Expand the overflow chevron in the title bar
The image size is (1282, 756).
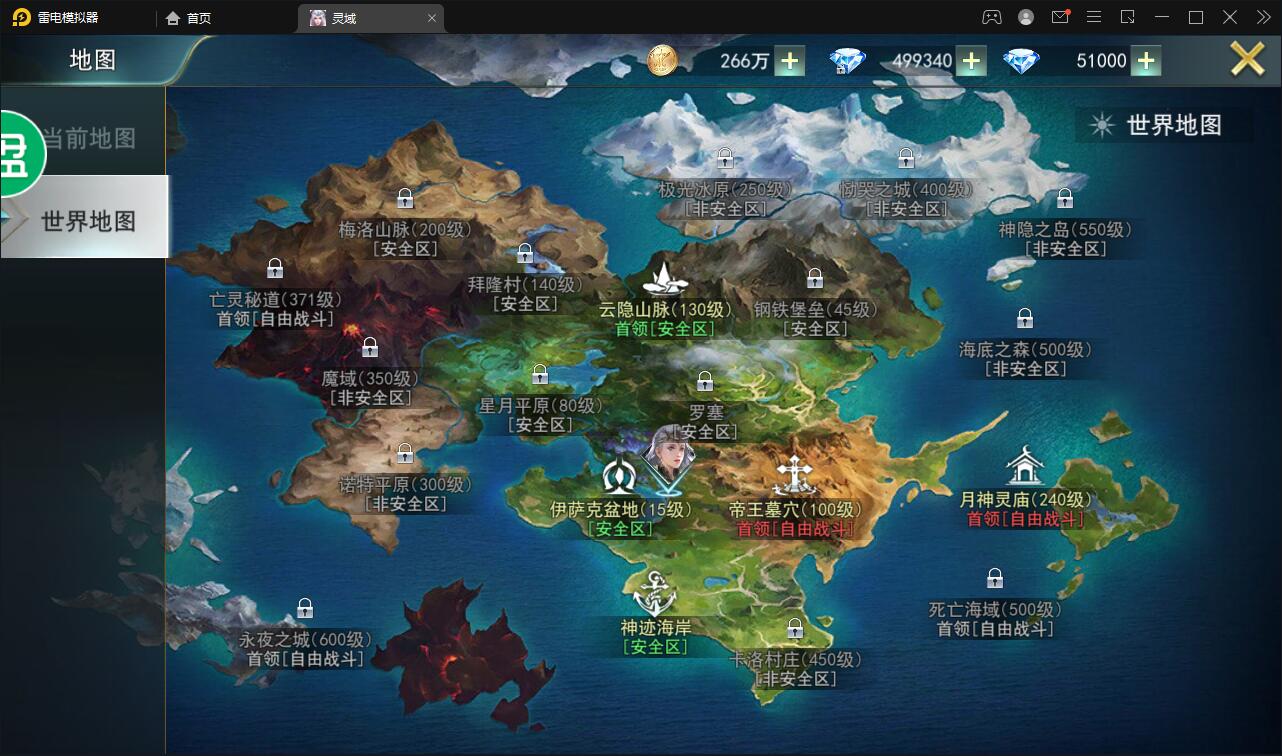point(1262,17)
